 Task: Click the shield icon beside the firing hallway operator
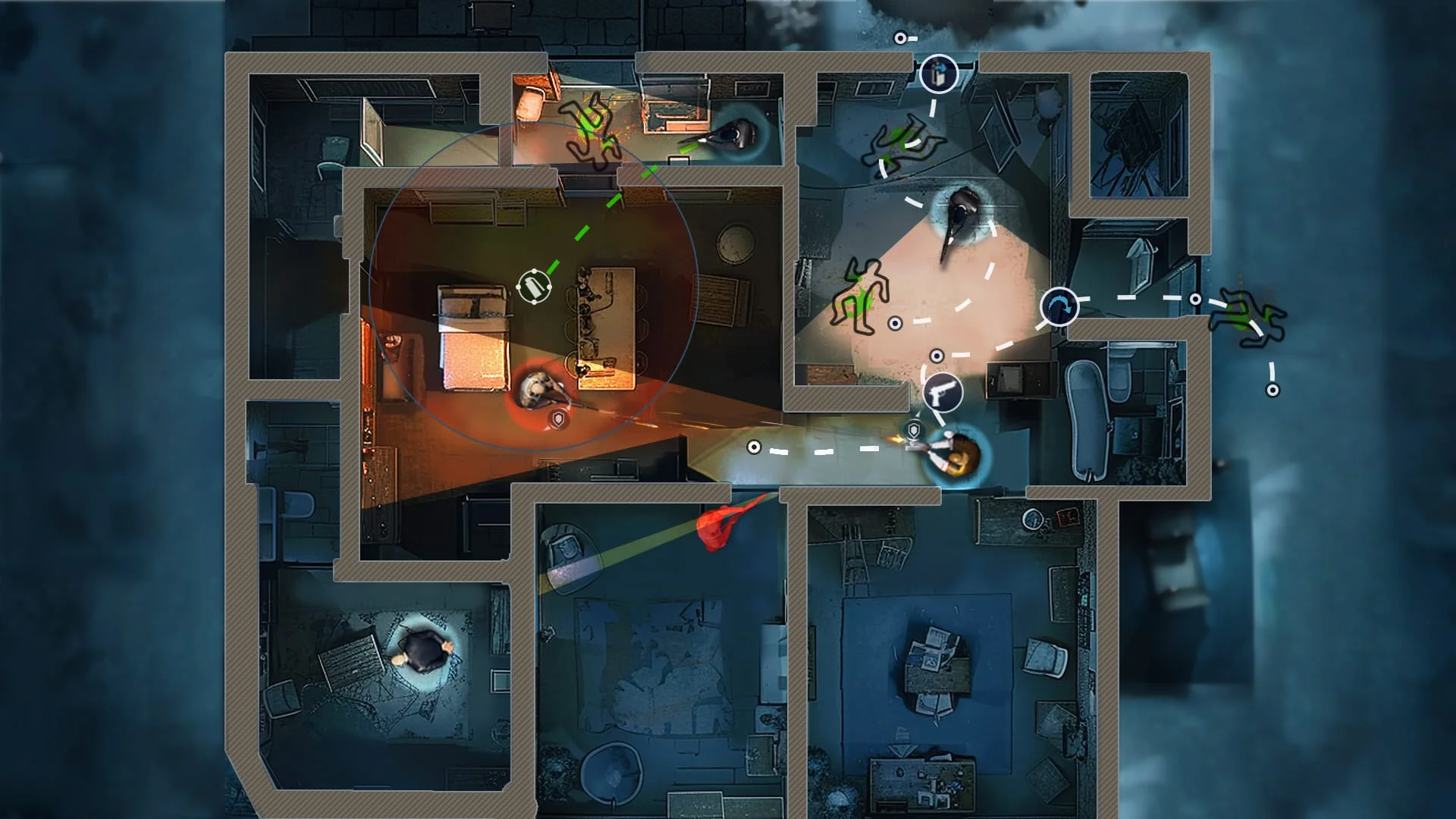coord(913,428)
